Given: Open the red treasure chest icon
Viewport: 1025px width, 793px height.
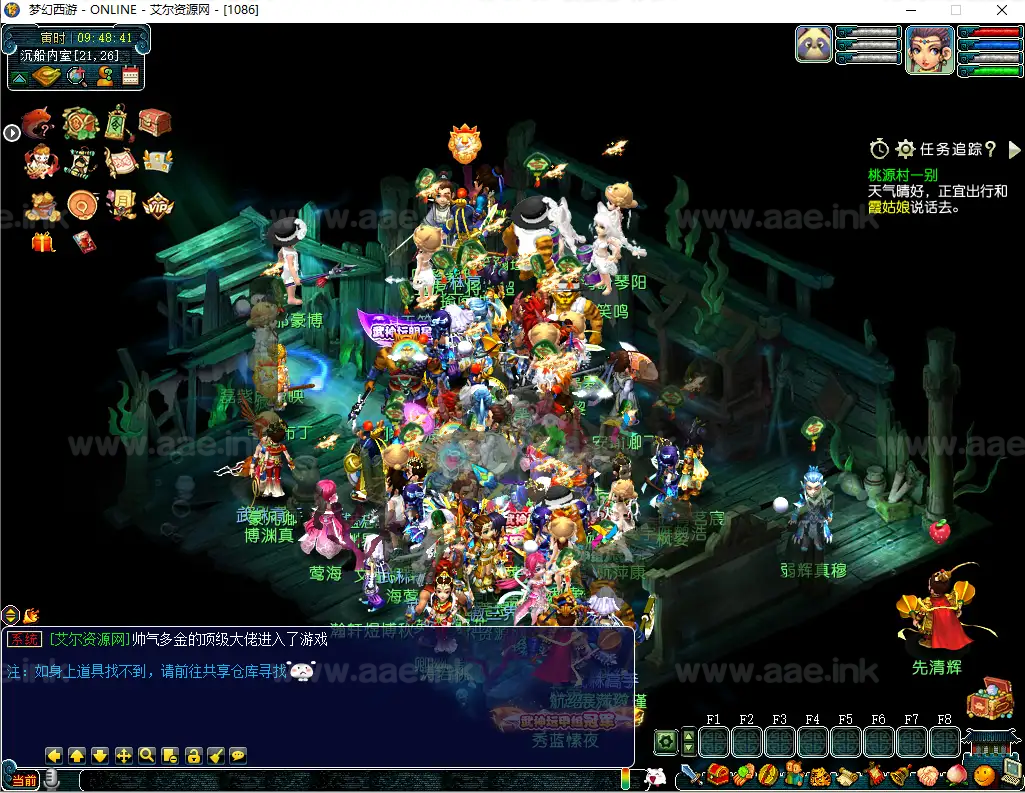Looking at the screenshot, I should coord(155,123).
